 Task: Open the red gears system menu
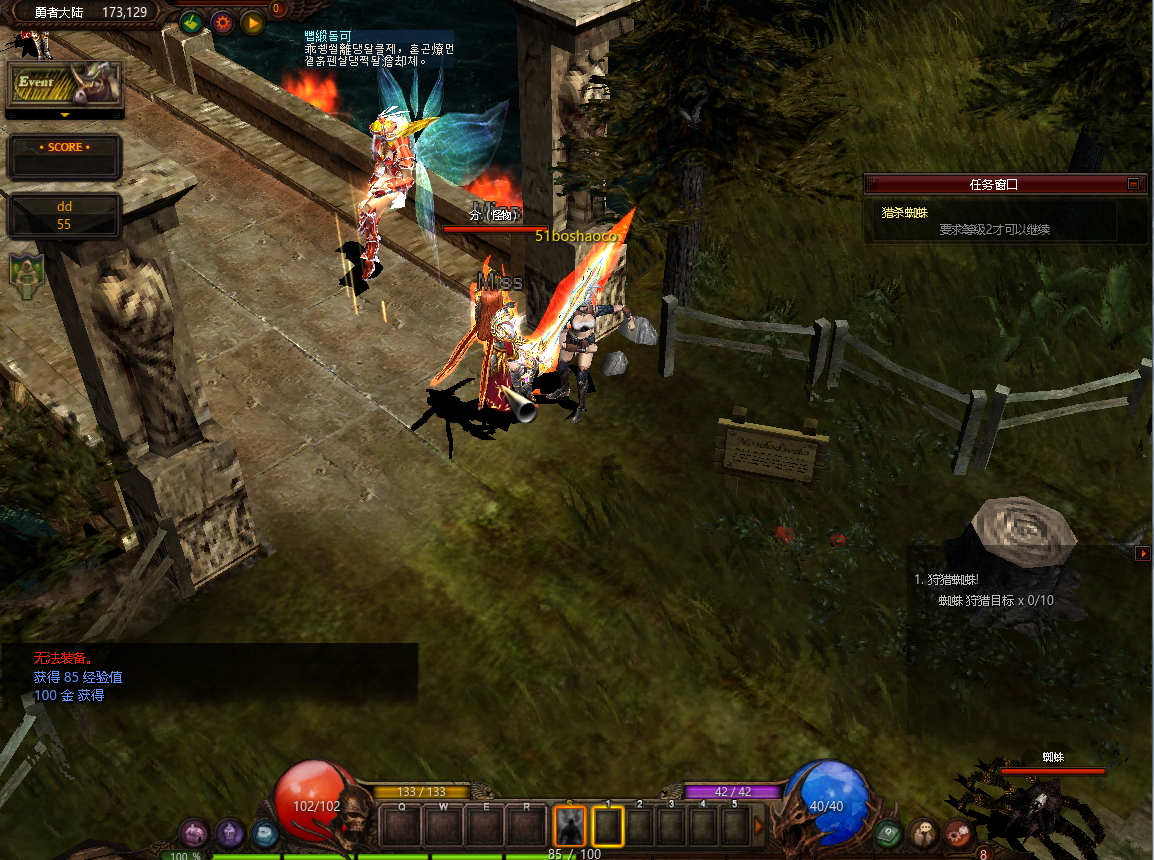(958, 832)
